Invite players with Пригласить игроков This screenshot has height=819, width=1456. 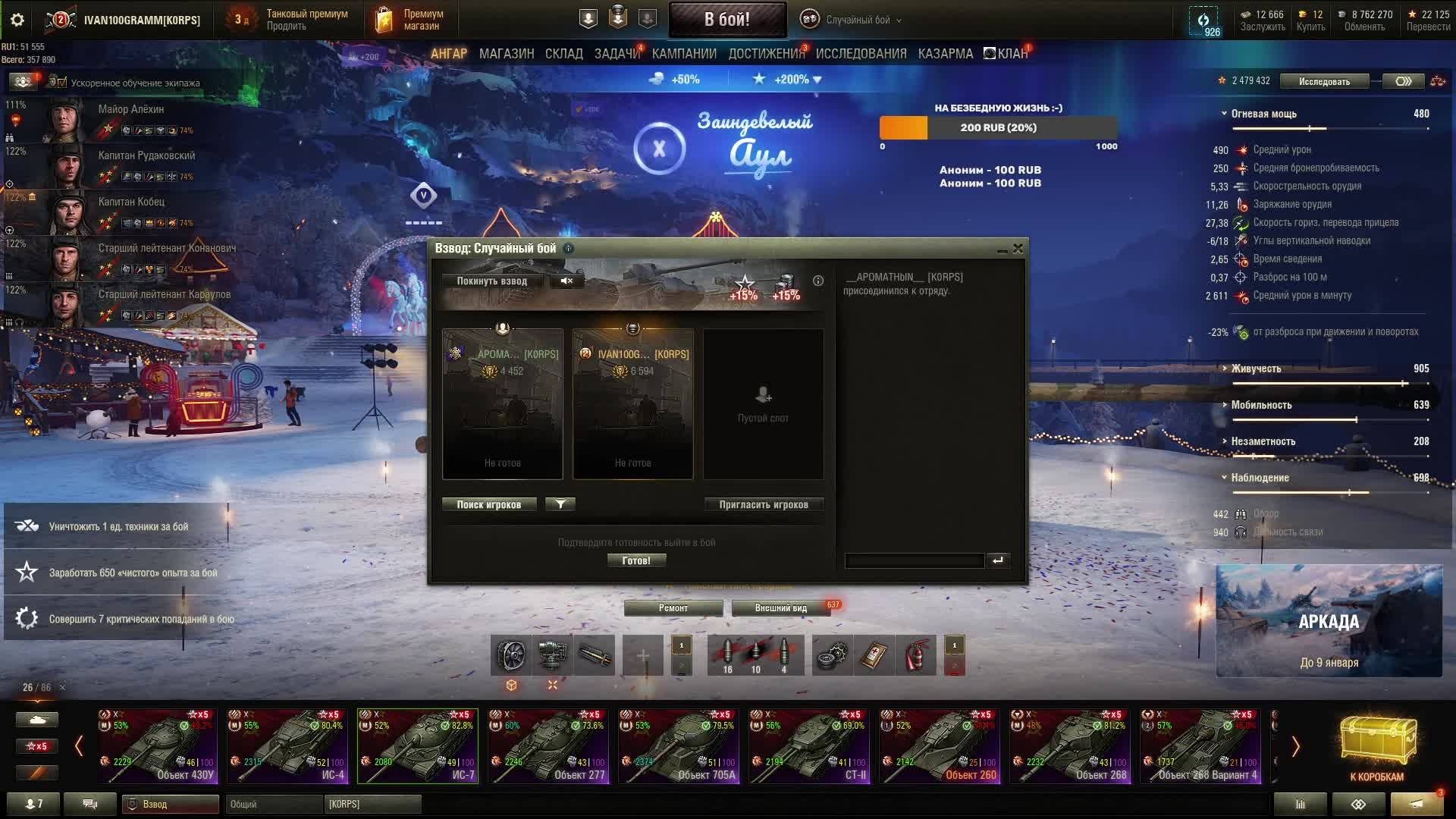[763, 504]
